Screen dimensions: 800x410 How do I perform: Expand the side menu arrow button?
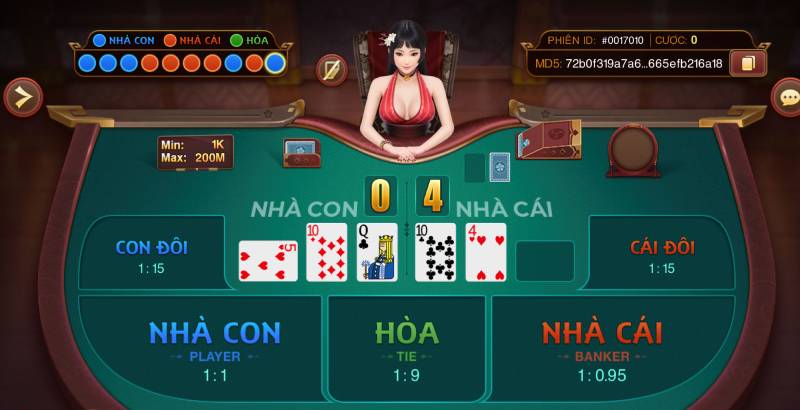click(21, 97)
